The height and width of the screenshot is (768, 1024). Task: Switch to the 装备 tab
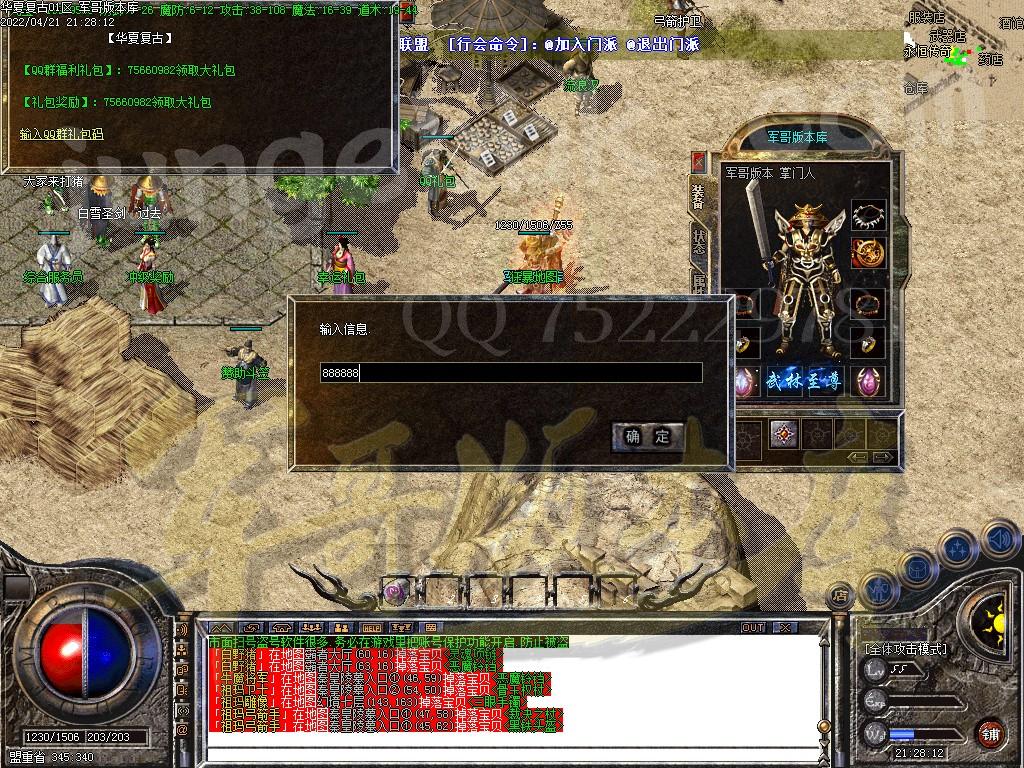[699, 197]
